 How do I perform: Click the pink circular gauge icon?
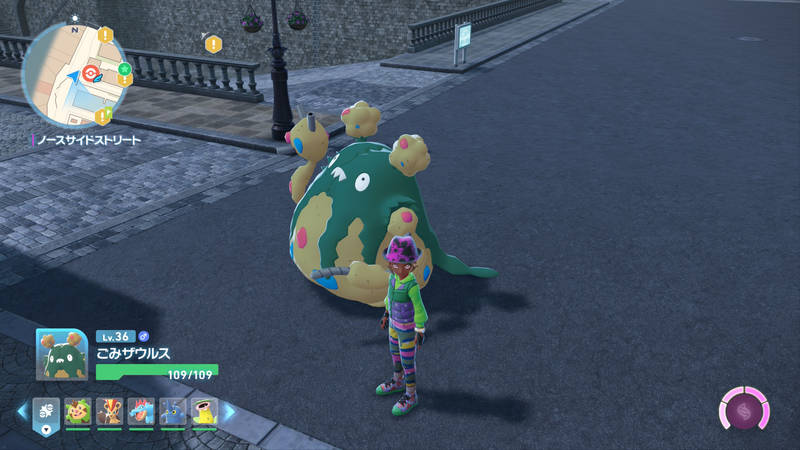[745, 411]
